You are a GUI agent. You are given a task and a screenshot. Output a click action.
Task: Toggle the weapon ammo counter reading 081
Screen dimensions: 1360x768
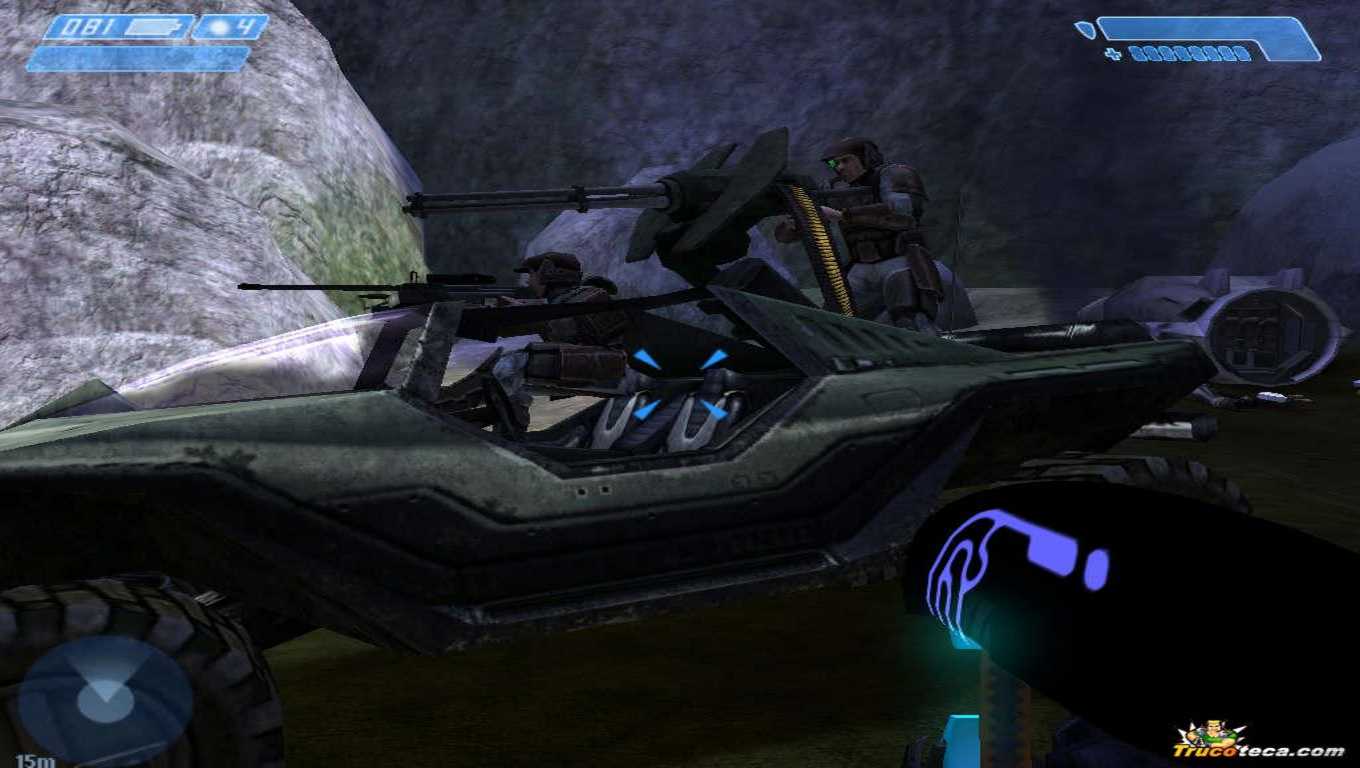(x=85, y=25)
